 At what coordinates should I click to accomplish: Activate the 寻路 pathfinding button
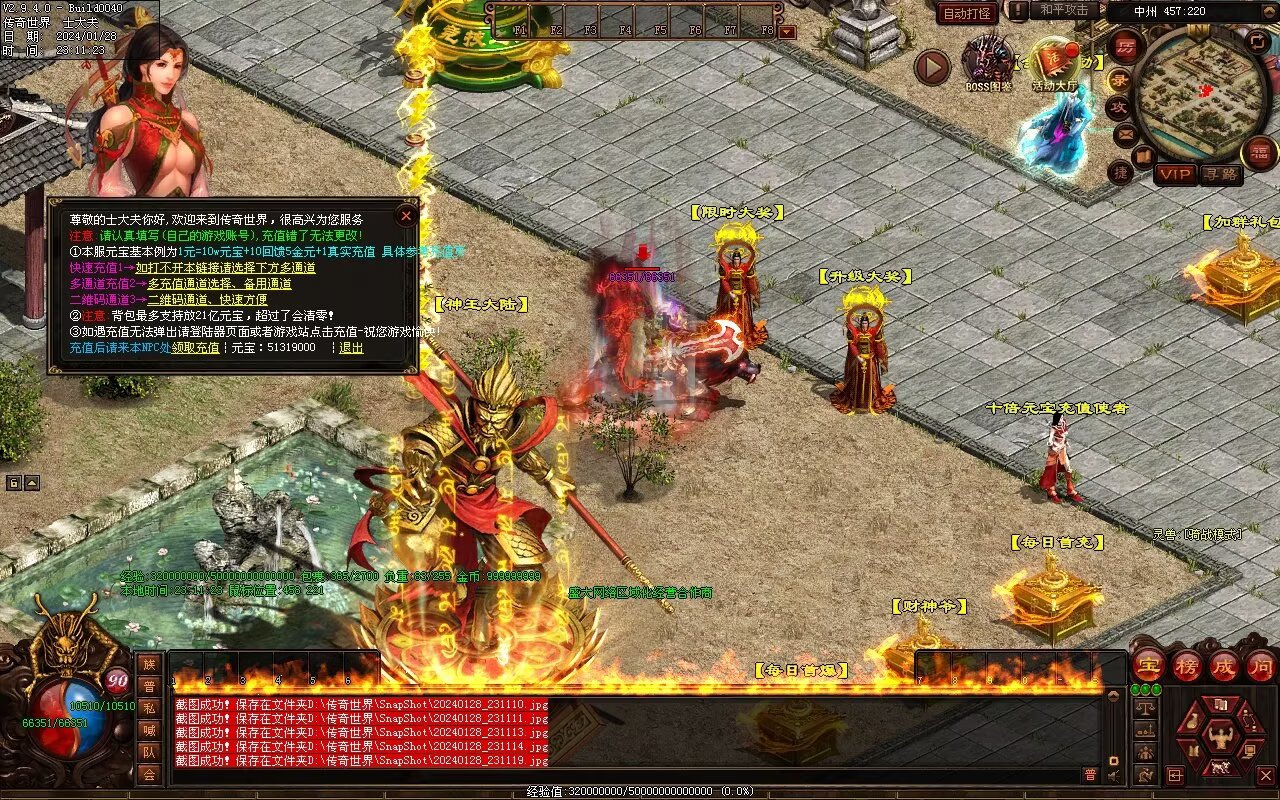click(x=1220, y=174)
